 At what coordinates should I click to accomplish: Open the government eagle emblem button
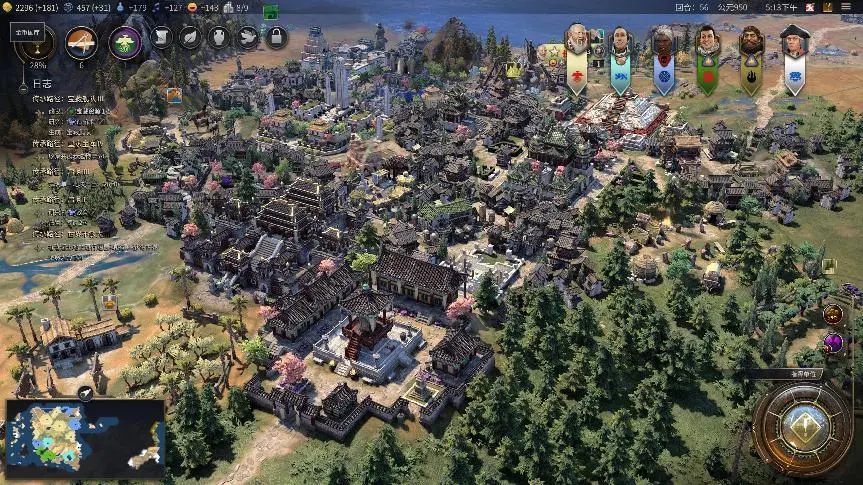(x=124, y=43)
